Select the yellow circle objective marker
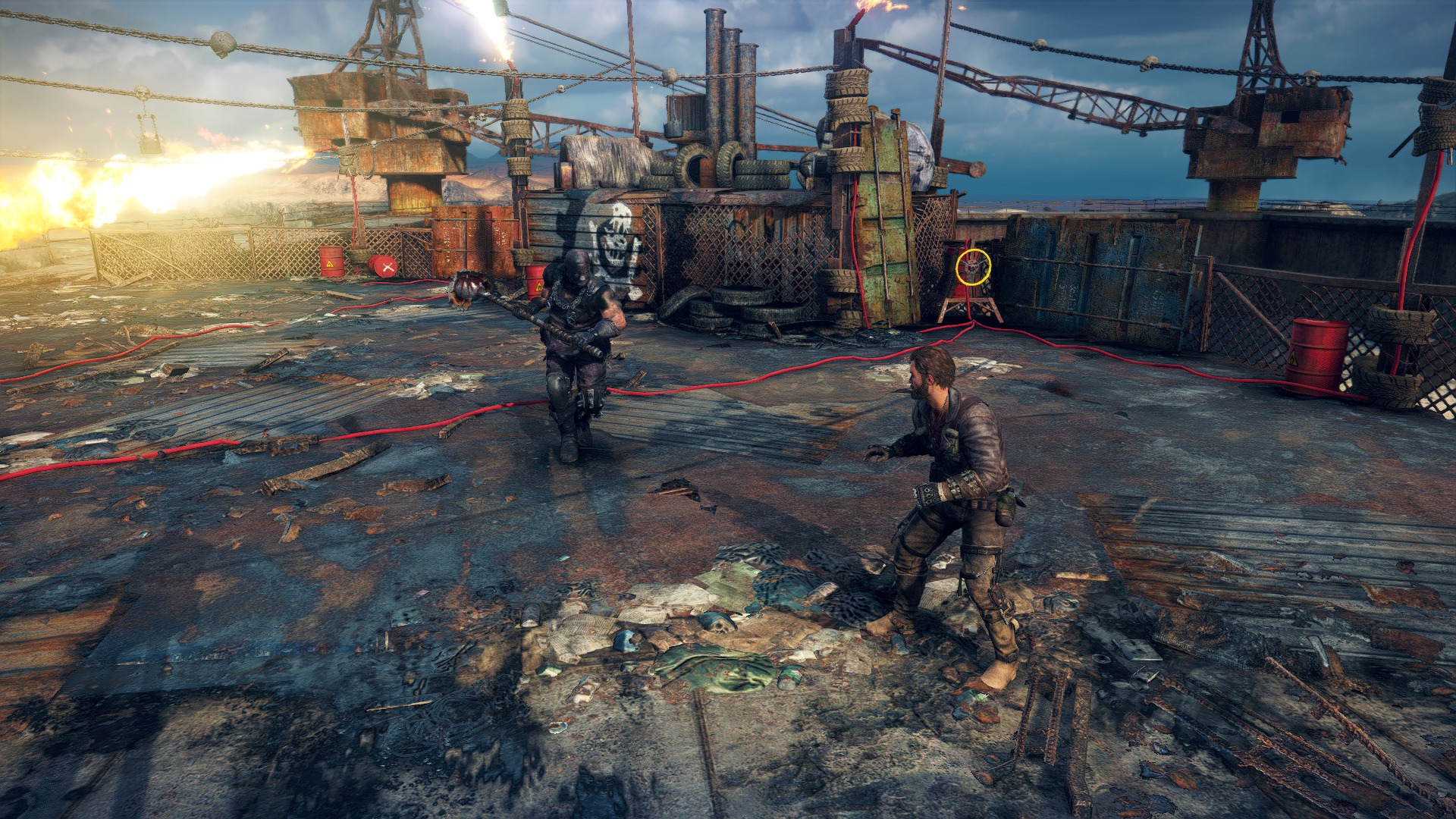Viewport: 1456px width, 819px height. coord(973,267)
